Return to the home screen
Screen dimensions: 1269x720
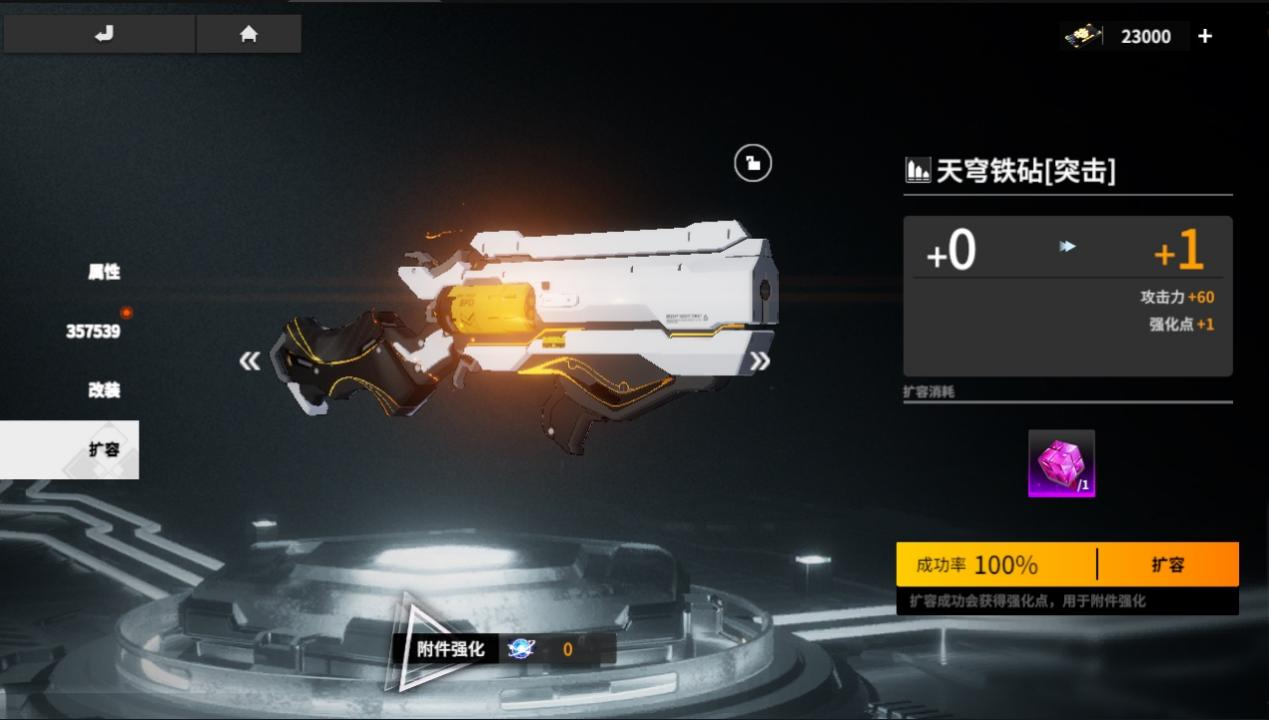pos(249,34)
